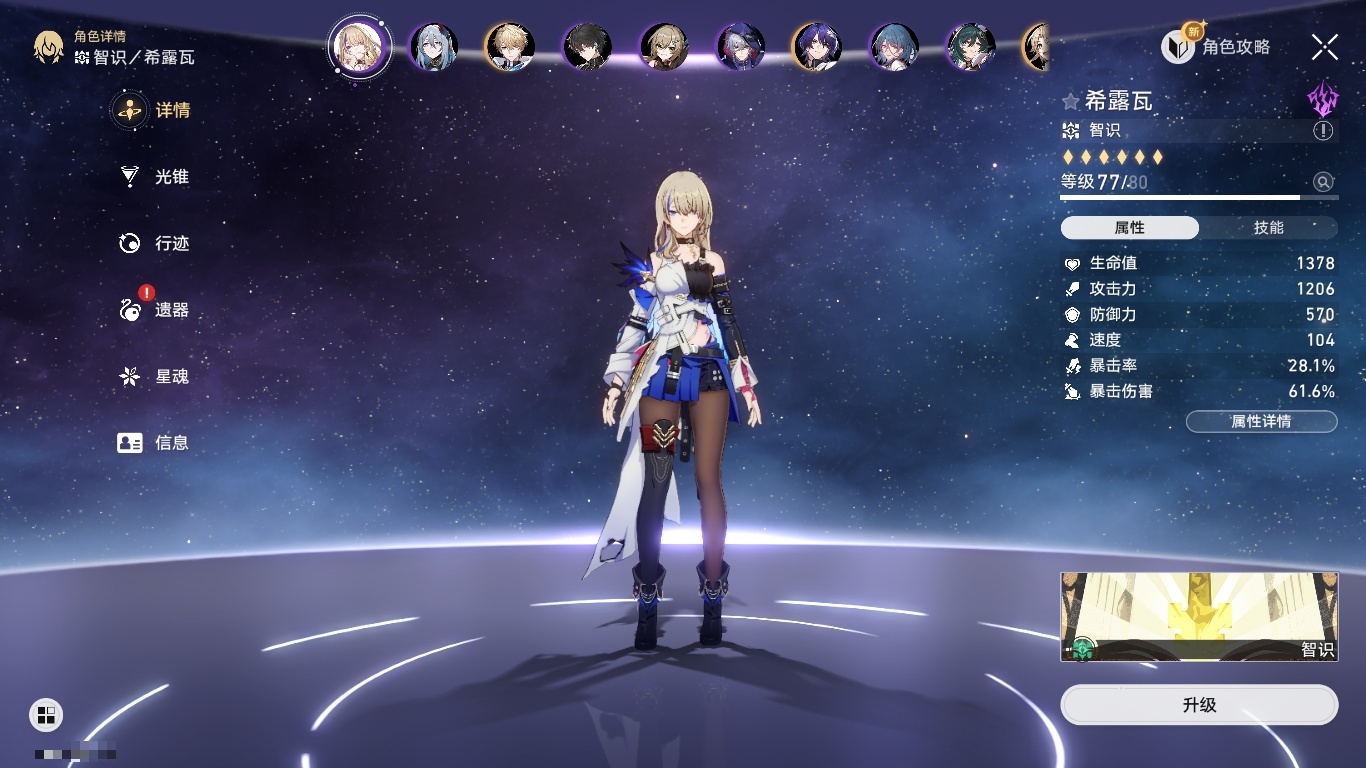Open 属性详情 attribute details
This screenshot has height=768, width=1366.
tap(1261, 421)
